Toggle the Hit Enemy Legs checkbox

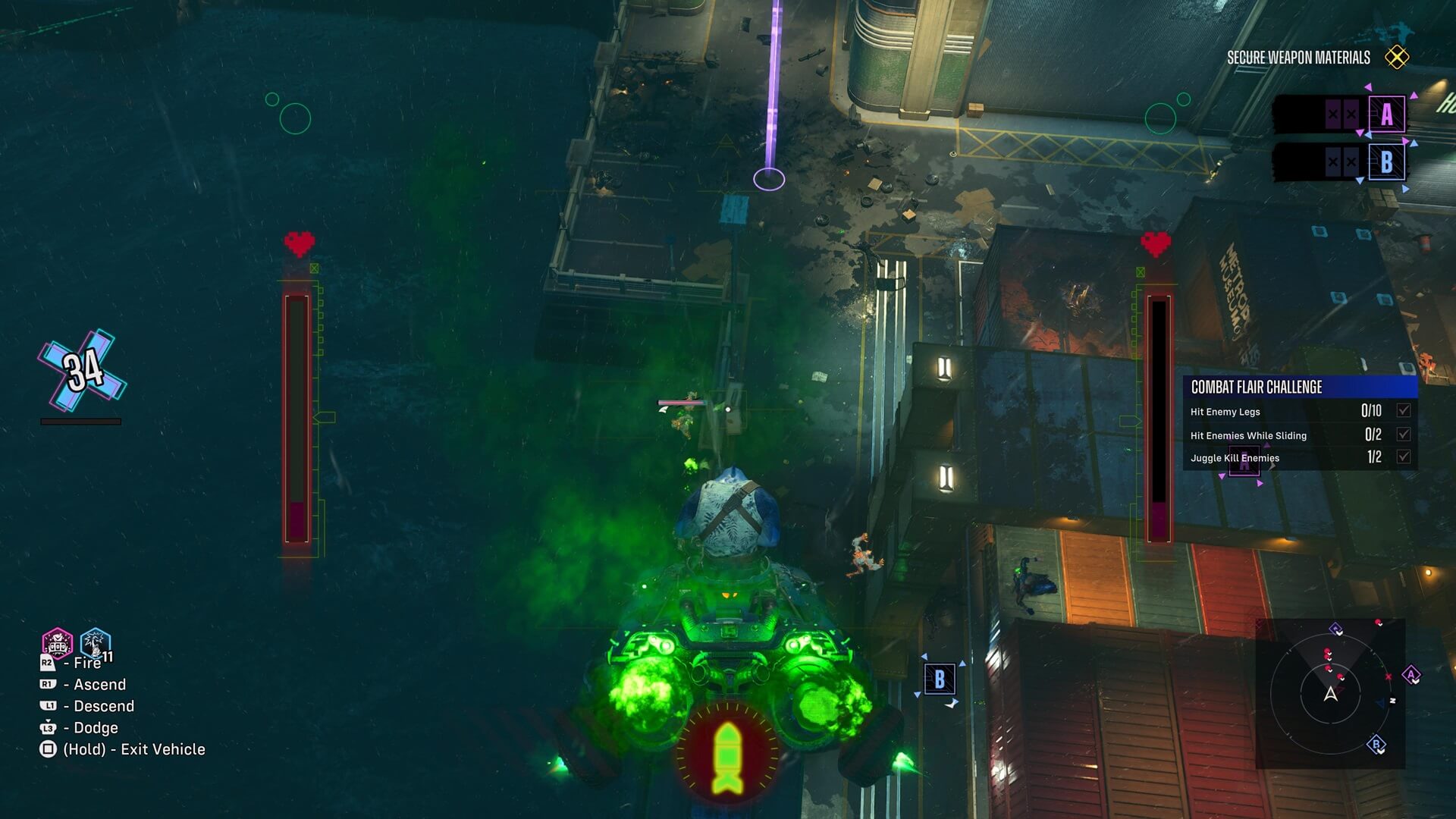[1404, 411]
